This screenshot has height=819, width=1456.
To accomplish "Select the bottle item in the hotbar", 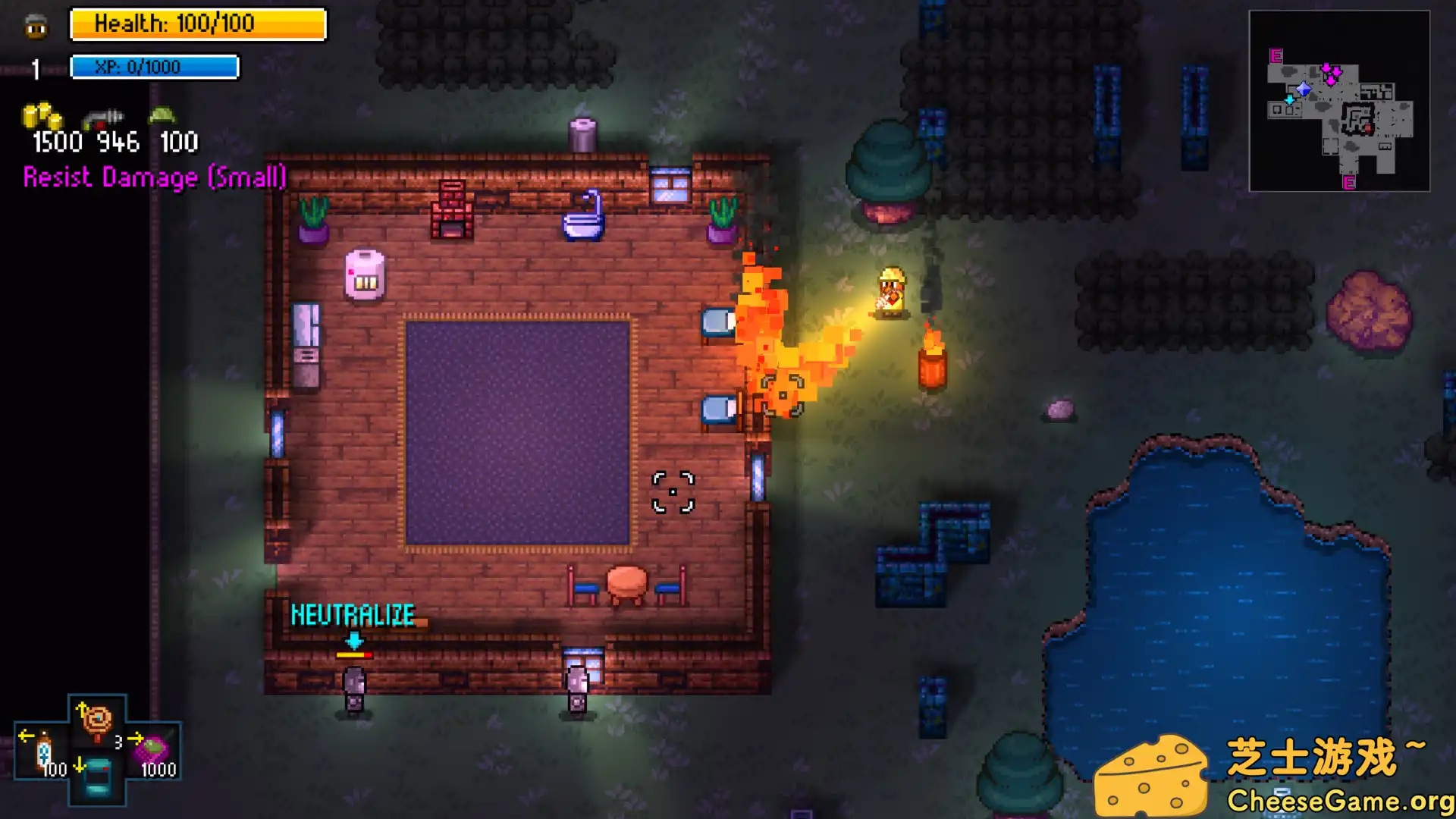I will pos(43,753).
